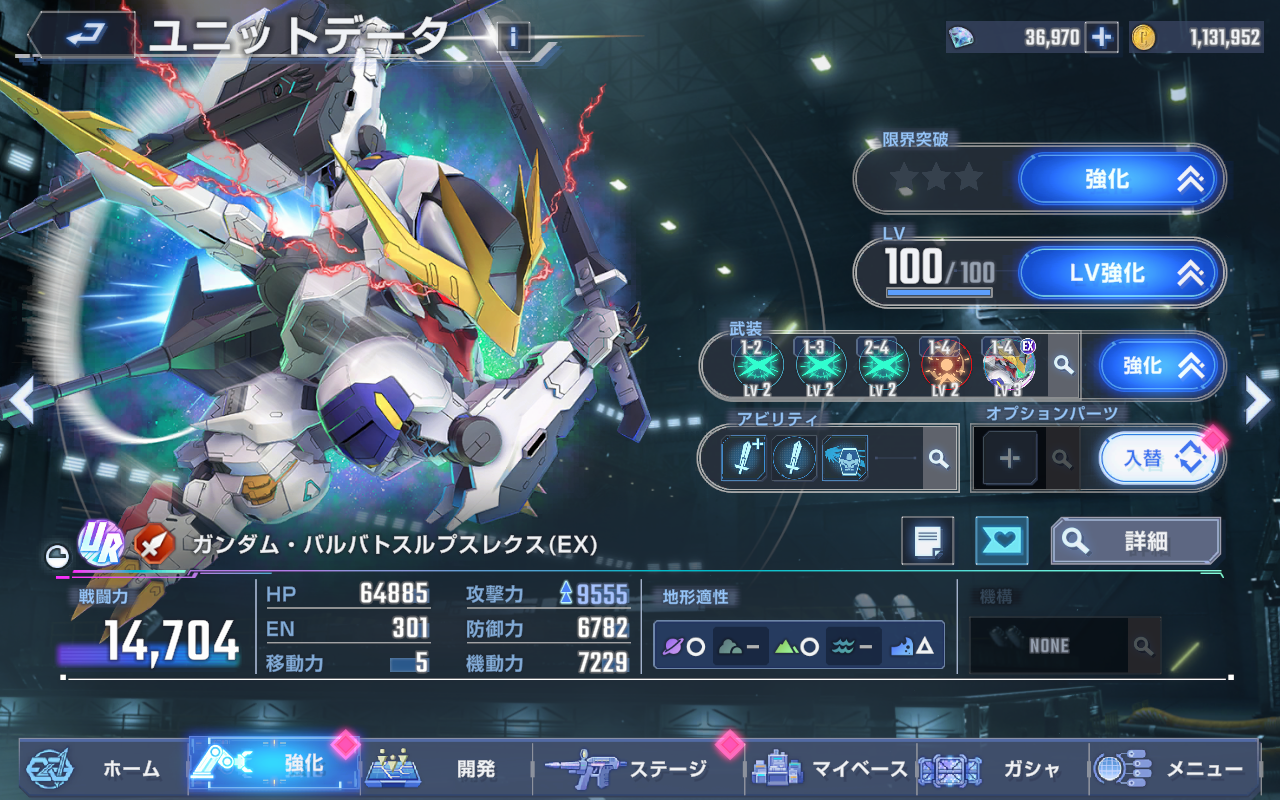Add diamonds with the plus button
Image resolution: width=1280 pixels, height=800 pixels.
(x=1101, y=38)
